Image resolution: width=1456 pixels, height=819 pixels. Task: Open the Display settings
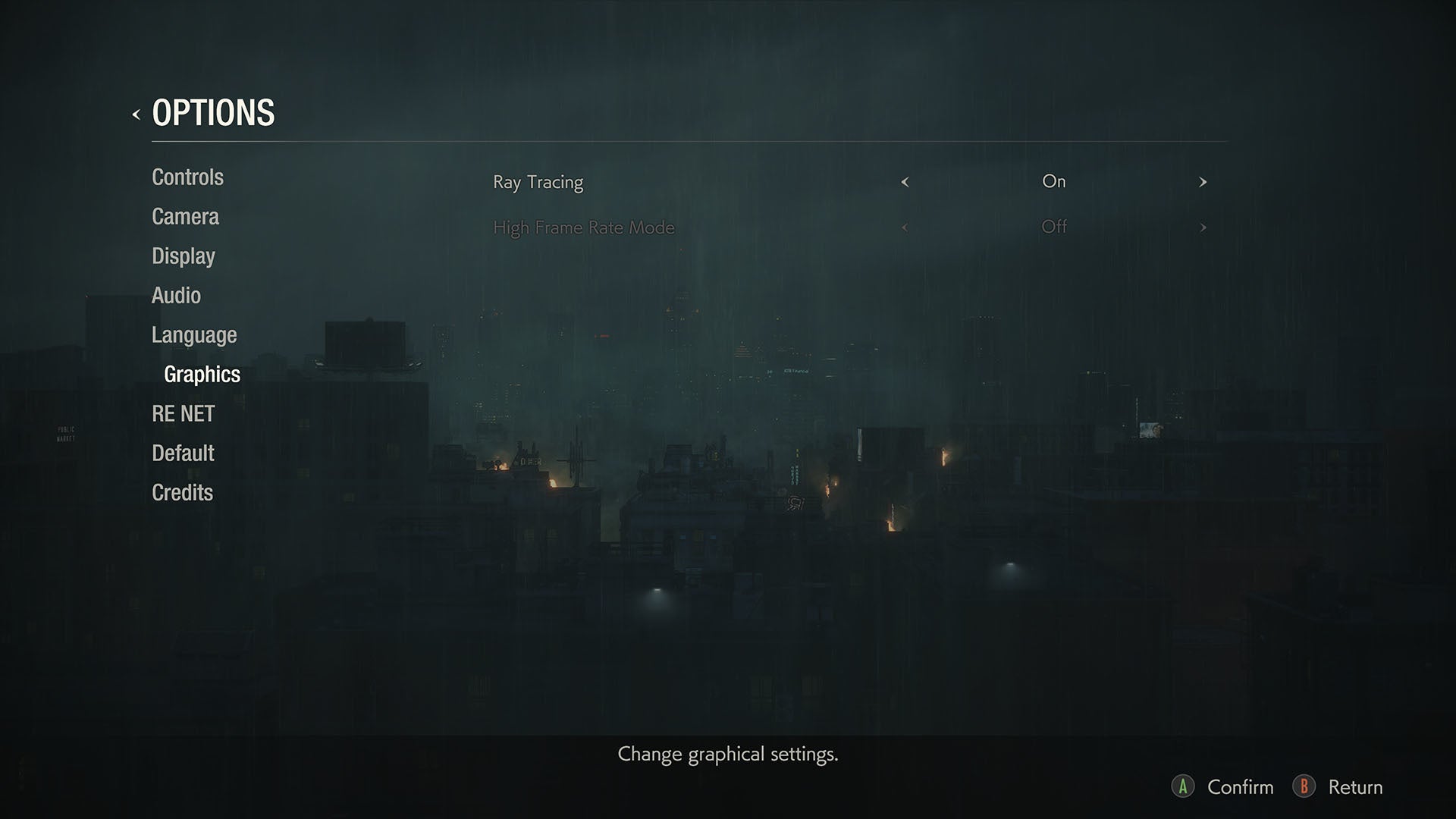coord(182,256)
